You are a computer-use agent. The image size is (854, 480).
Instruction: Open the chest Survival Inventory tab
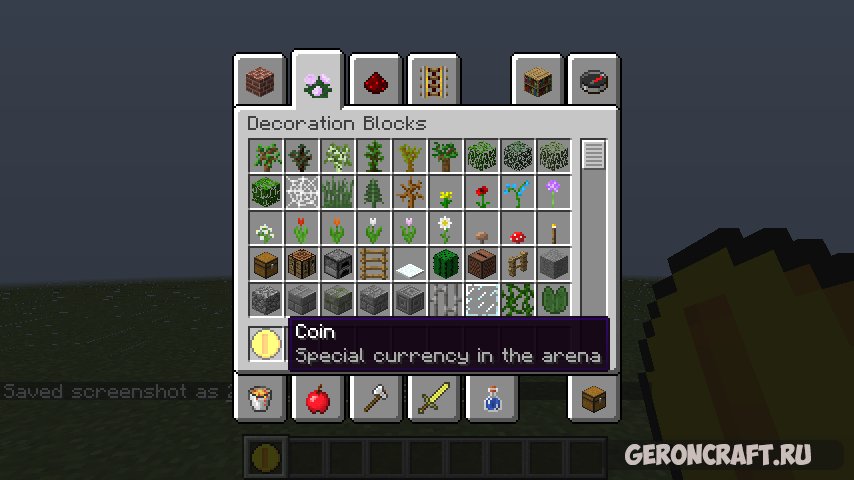pyautogui.click(x=593, y=399)
